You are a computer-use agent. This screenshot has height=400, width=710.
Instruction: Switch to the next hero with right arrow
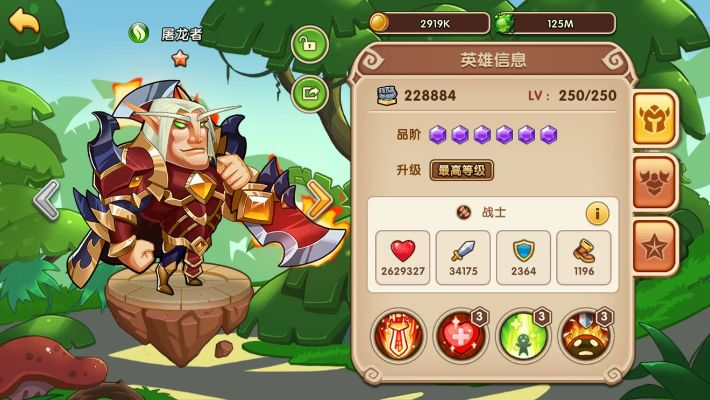[321, 200]
